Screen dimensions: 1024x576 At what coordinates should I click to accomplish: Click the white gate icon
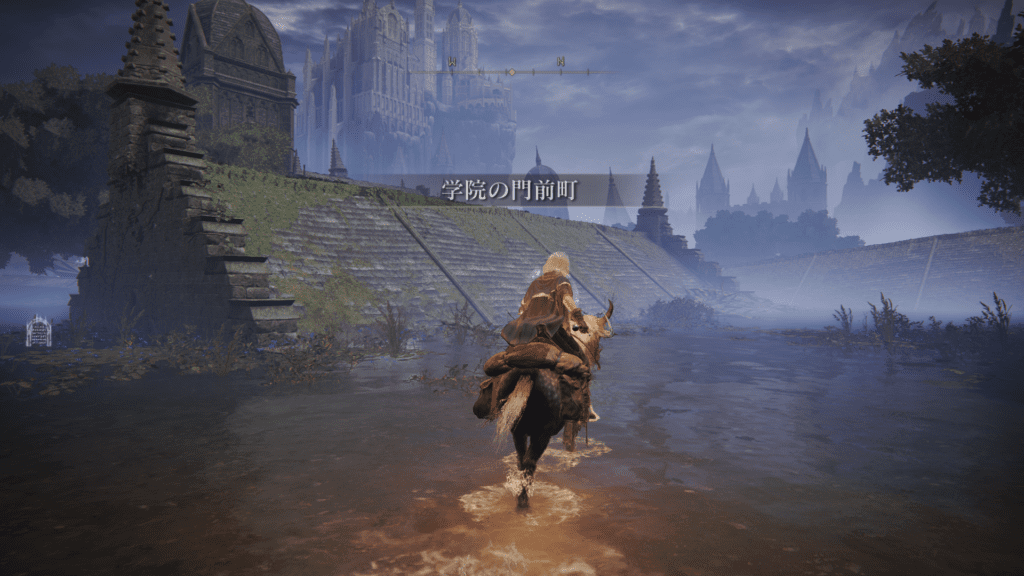click(38, 332)
